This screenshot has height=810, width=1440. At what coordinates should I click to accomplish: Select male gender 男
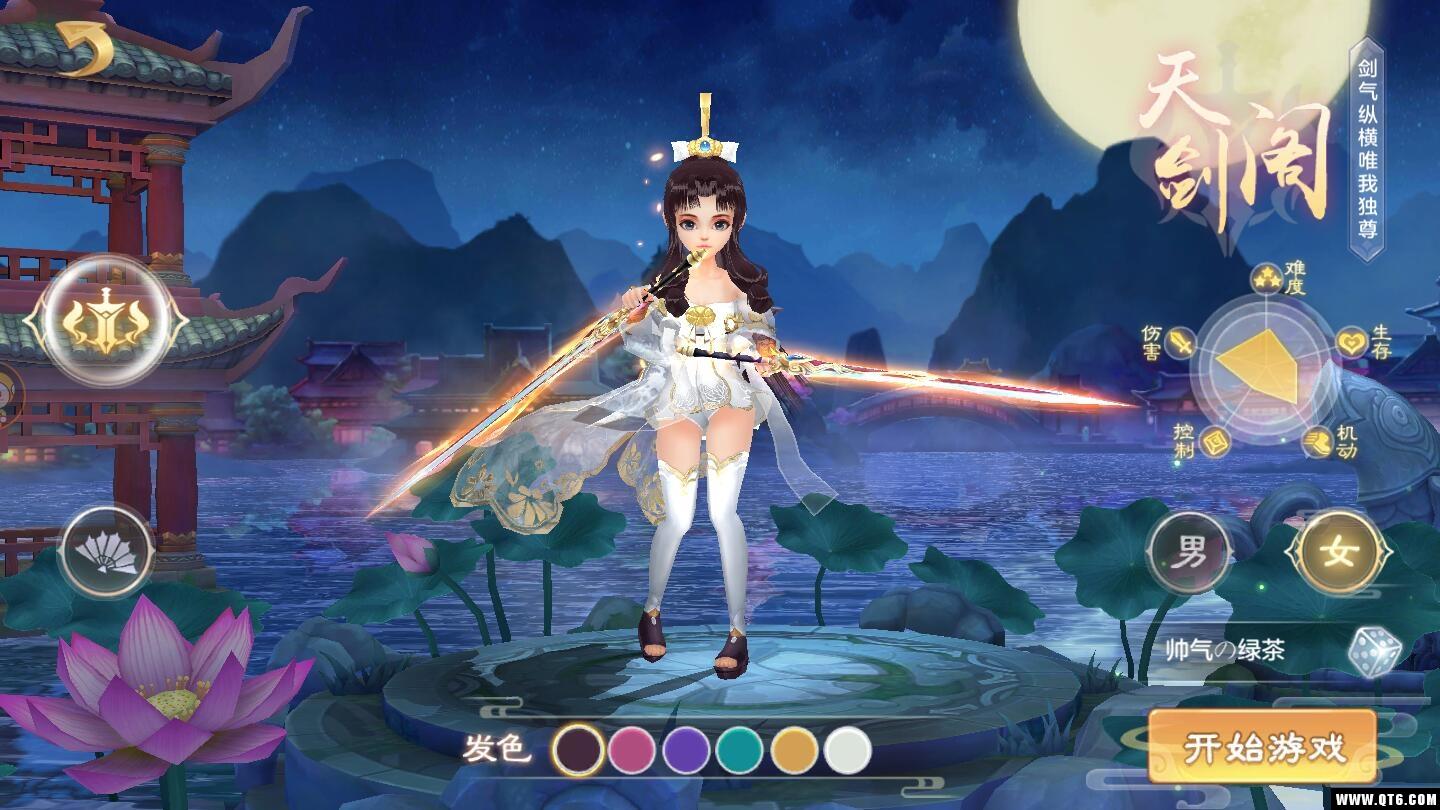(1189, 552)
